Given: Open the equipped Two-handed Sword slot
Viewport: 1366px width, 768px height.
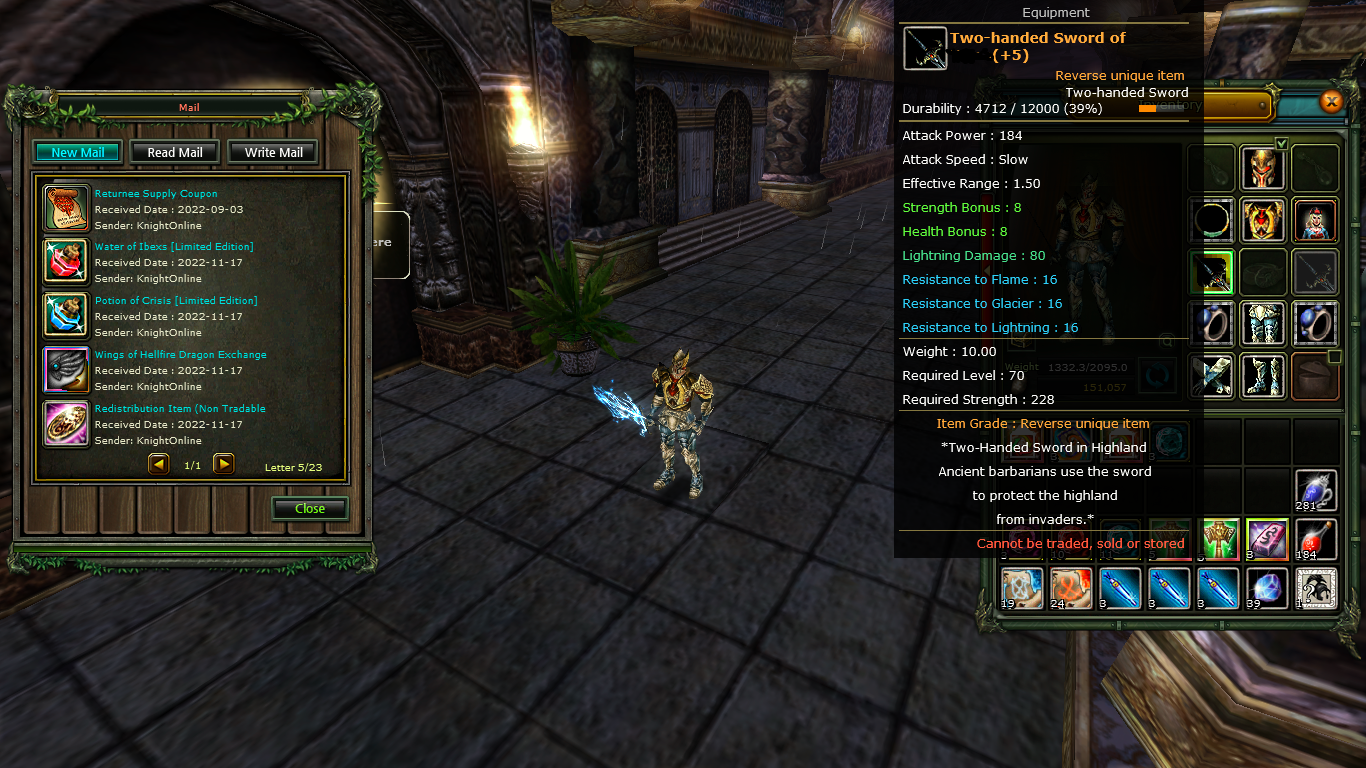Looking at the screenshot, I should tap(1211, 271).
